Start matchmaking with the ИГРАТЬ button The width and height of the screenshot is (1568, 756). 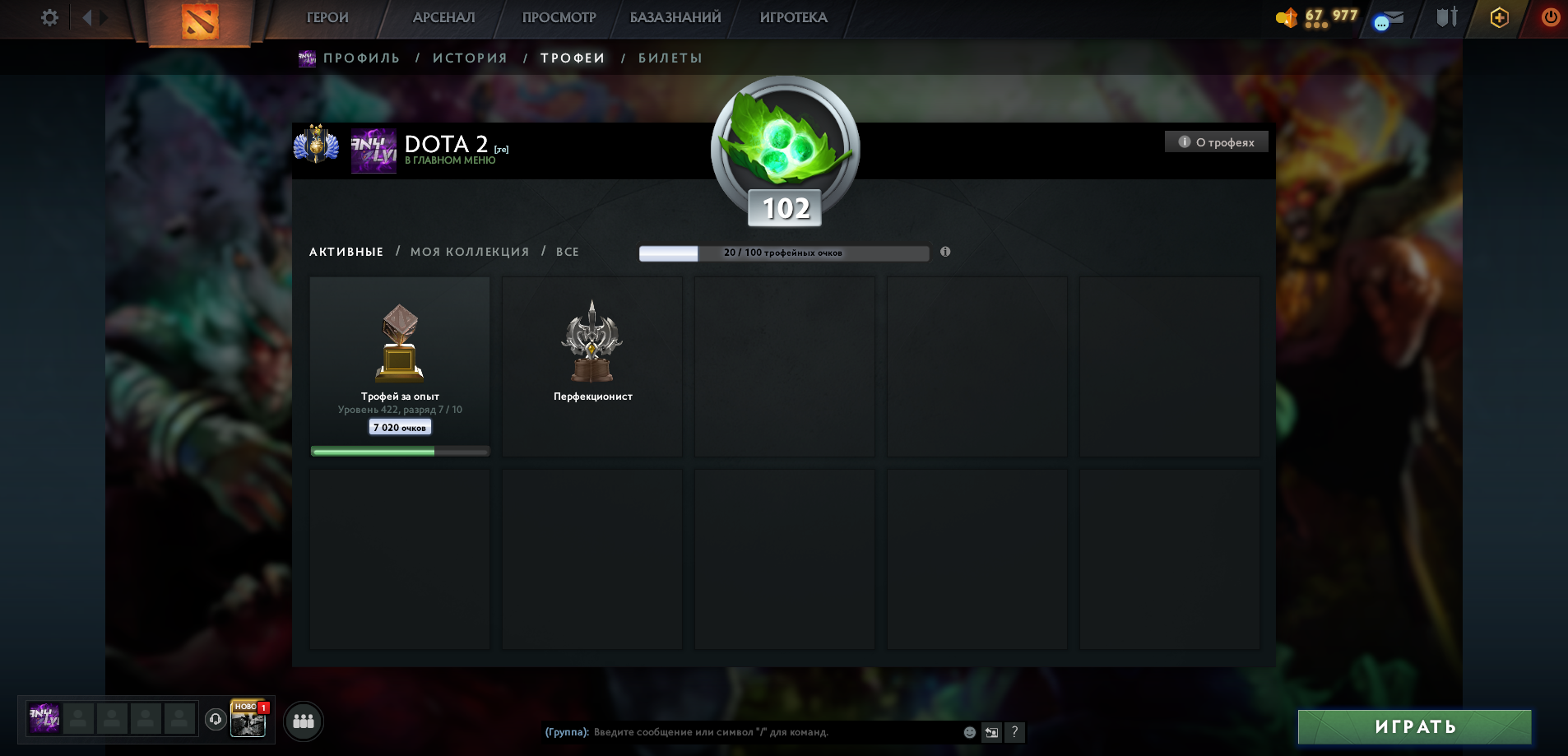pos(1414,727)
